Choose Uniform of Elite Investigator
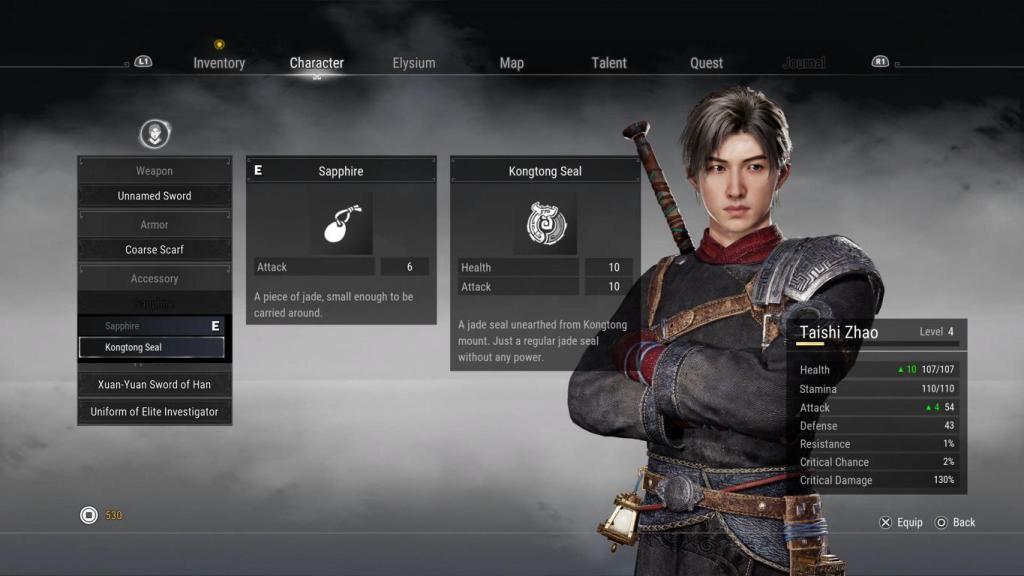1024x576 pixels. point(154,412)
